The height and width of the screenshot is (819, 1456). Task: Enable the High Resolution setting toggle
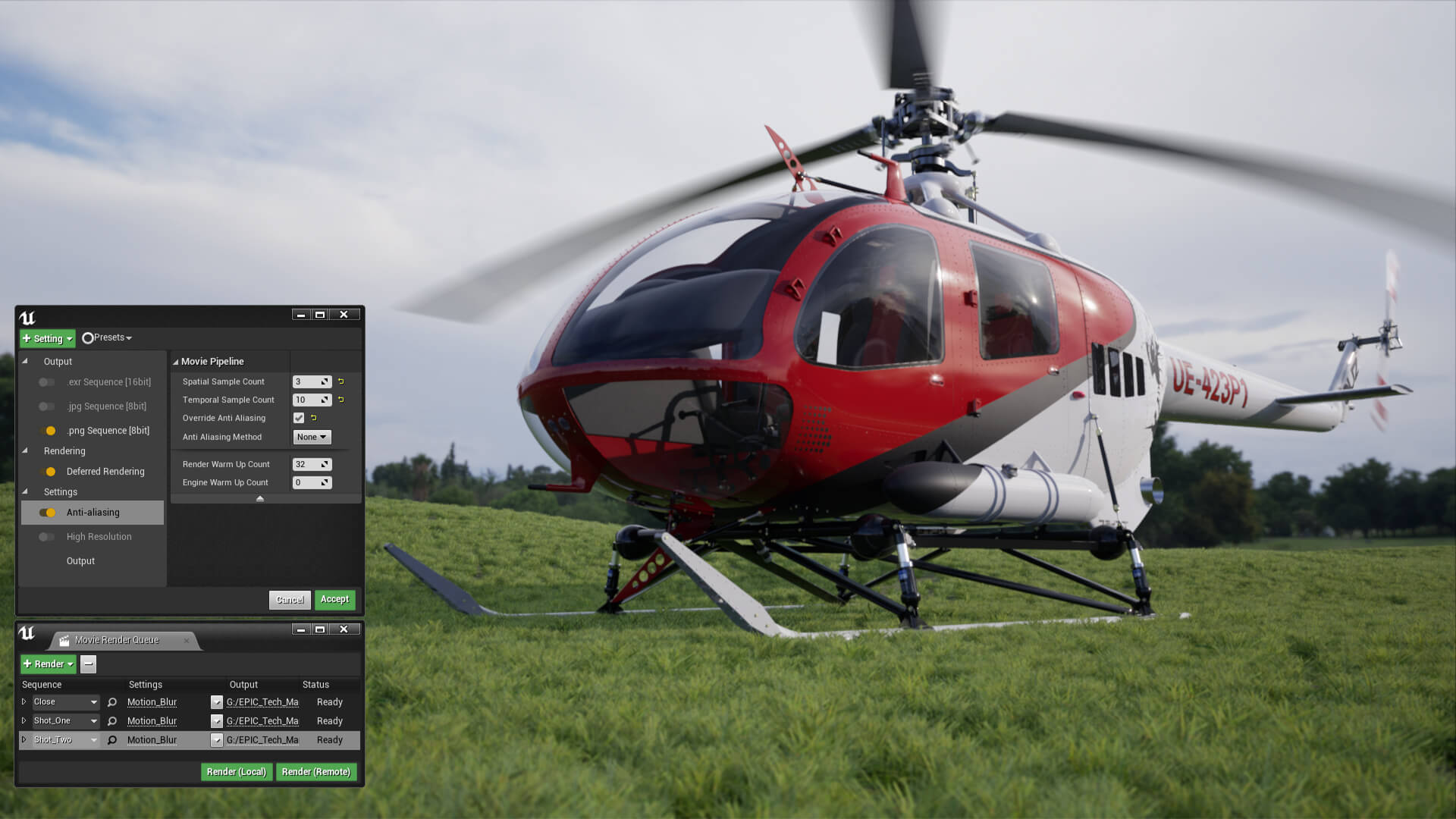[46, 536]
